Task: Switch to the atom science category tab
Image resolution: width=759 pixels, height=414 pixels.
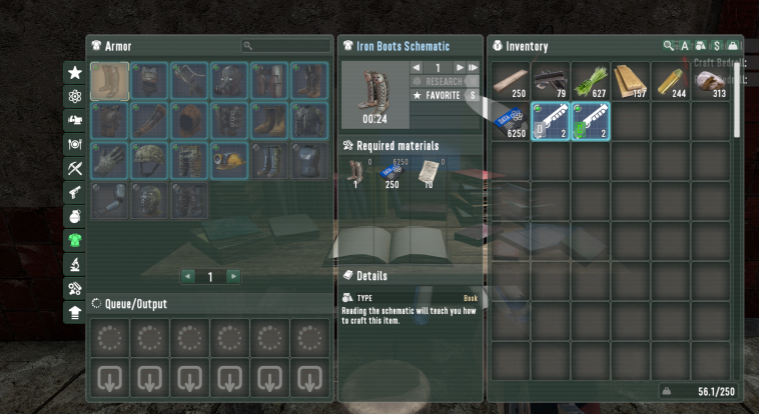Action: tap(75, 97)
